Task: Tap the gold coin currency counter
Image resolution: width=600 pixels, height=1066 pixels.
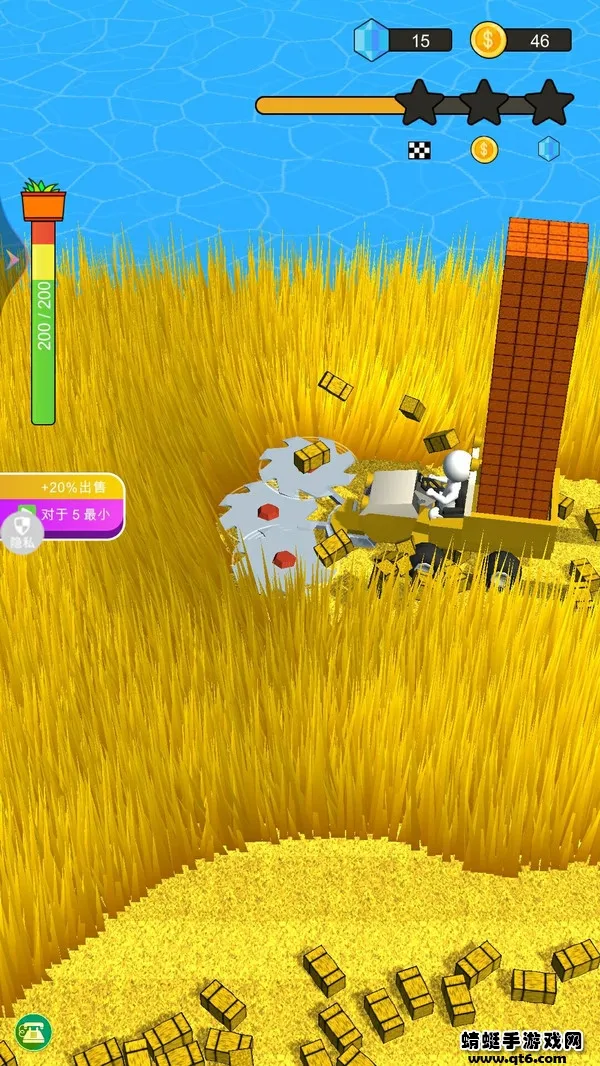Action: tap(520, 40)
